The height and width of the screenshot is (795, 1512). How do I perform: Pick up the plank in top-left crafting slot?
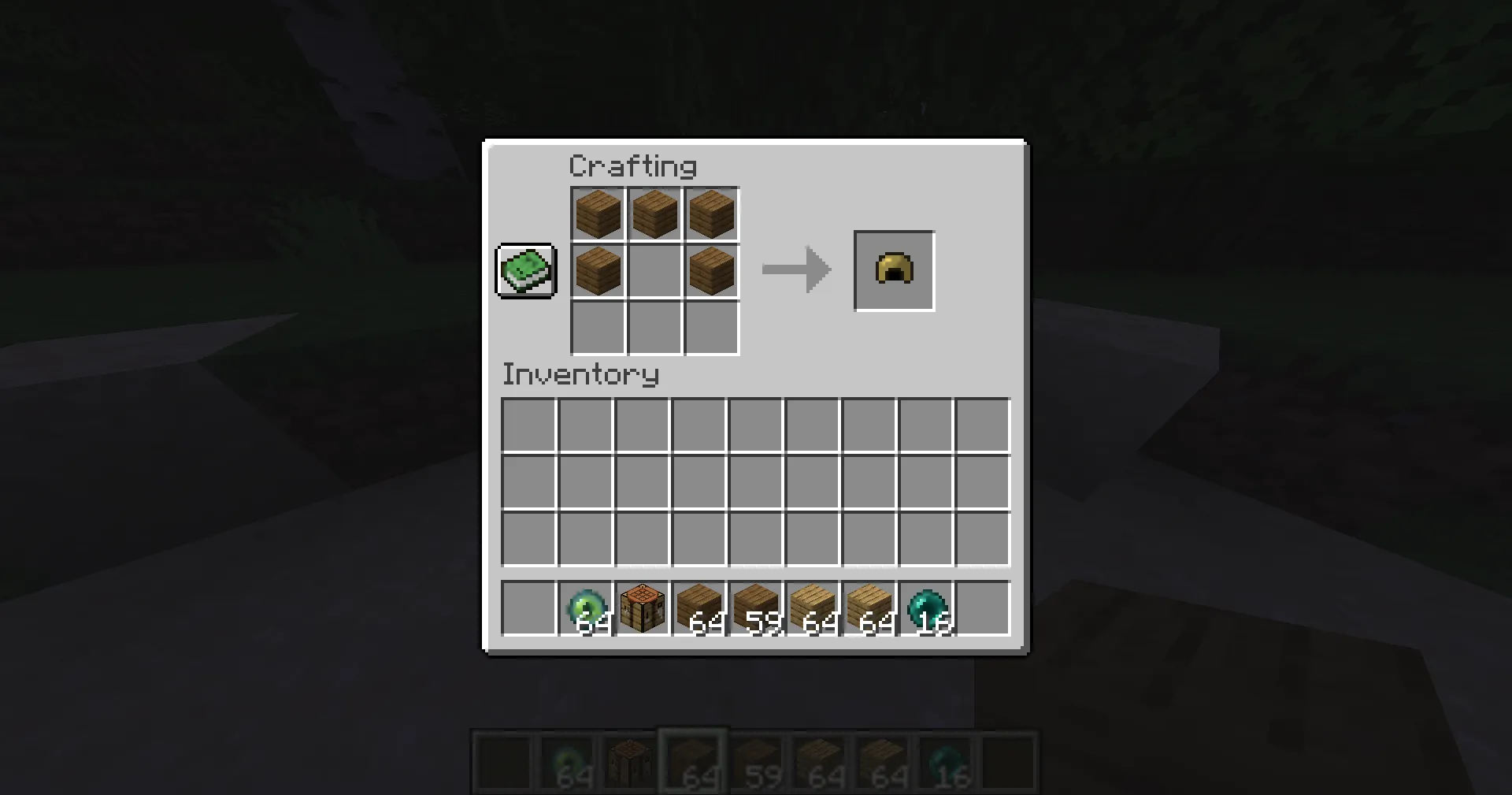597,213
